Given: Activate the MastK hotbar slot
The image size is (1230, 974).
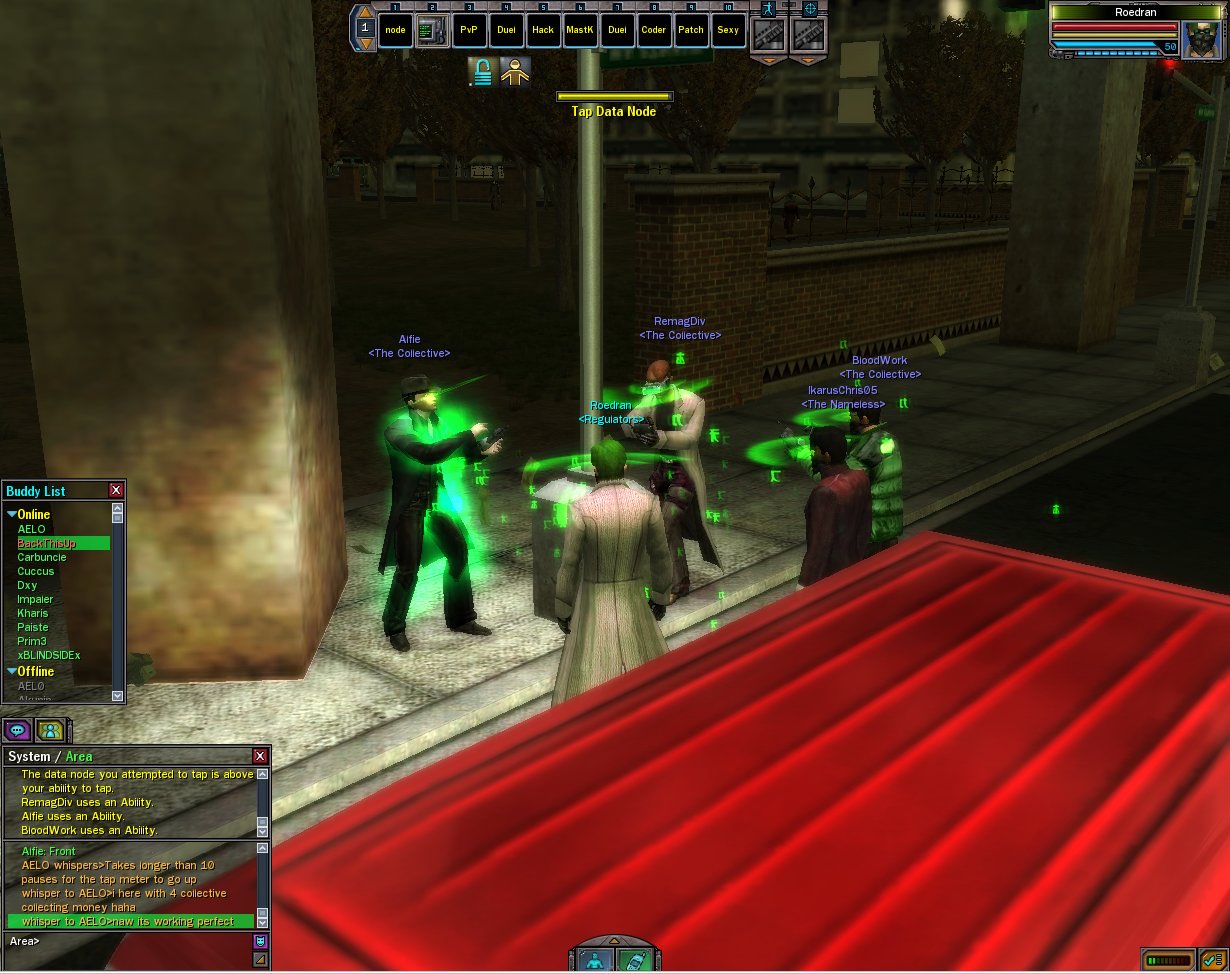Looking at the screenshot, I should (580, 30).
